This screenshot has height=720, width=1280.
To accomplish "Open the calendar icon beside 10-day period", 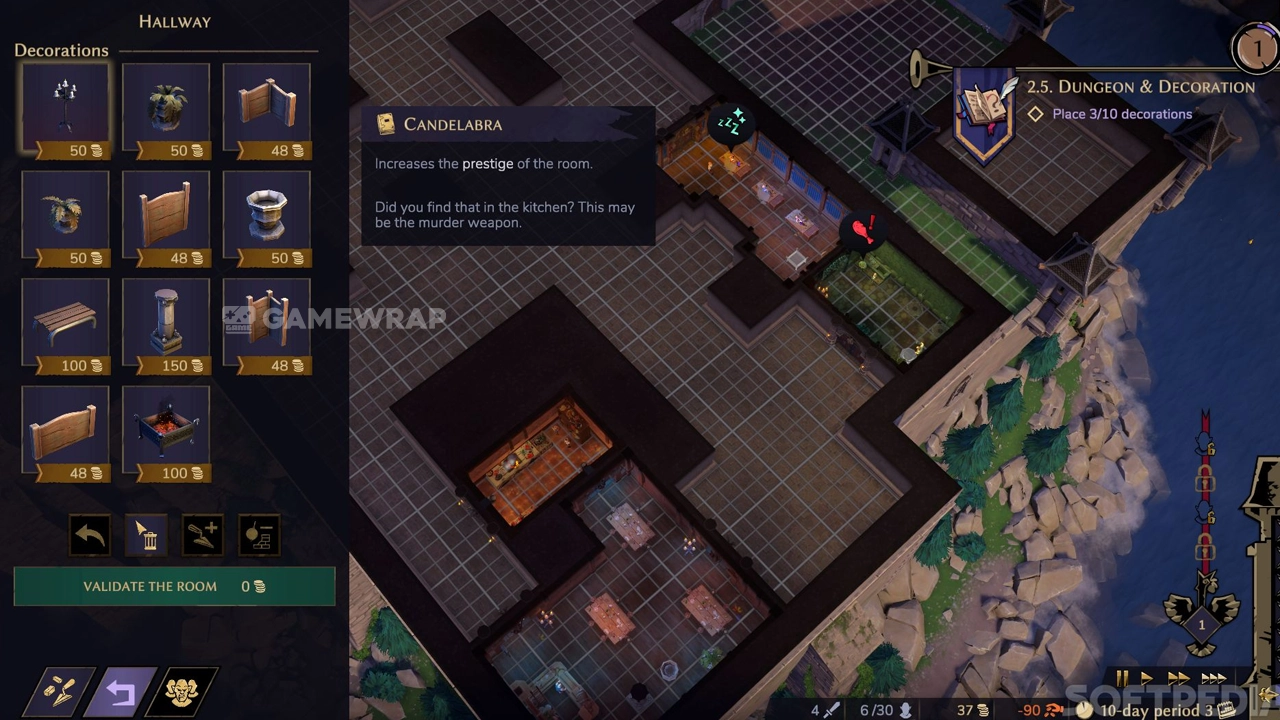I will (x=1225, y=710).
